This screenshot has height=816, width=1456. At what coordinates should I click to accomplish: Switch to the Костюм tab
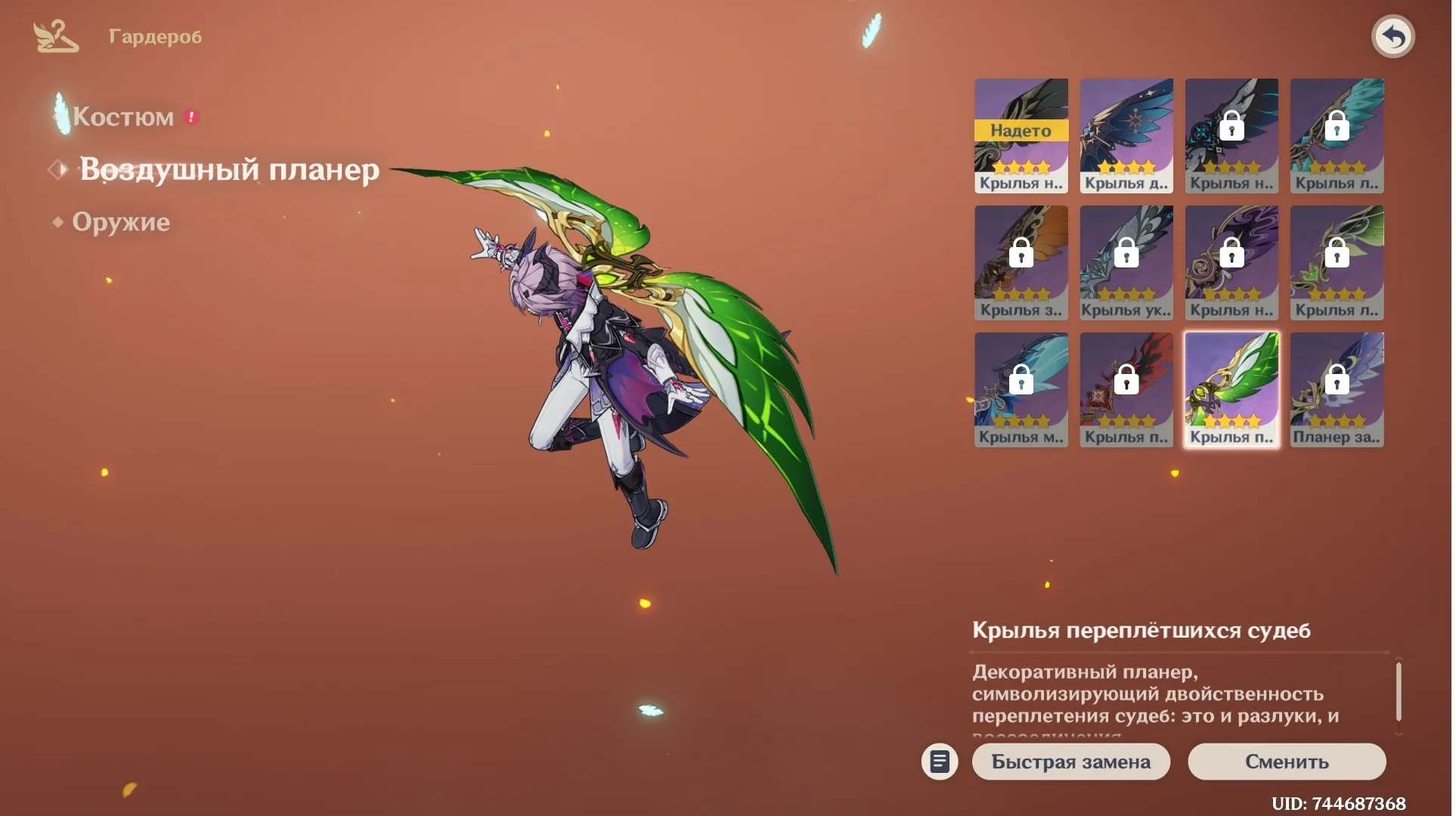point(123,117)
